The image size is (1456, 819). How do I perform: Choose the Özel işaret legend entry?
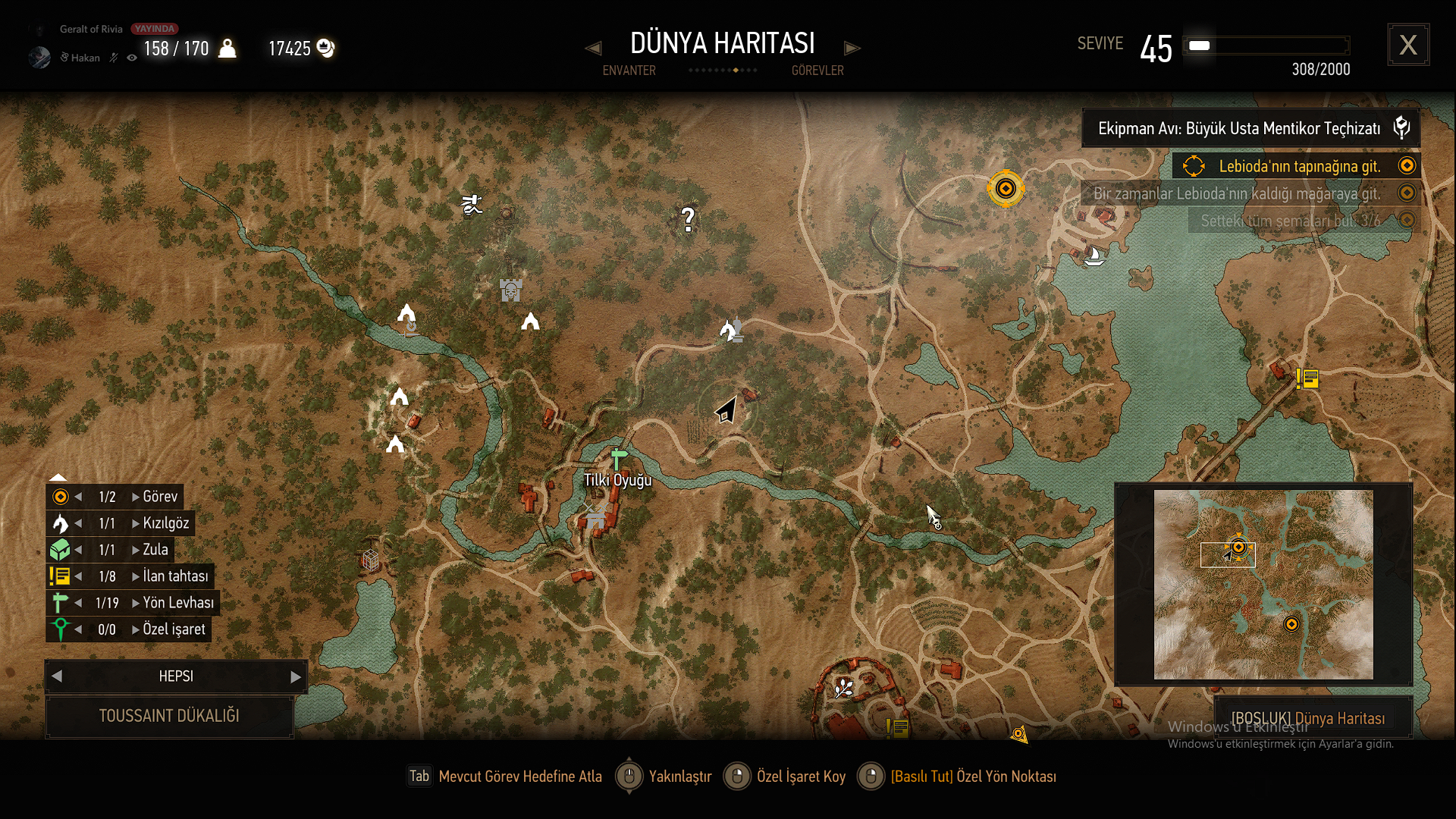(174, 629)
